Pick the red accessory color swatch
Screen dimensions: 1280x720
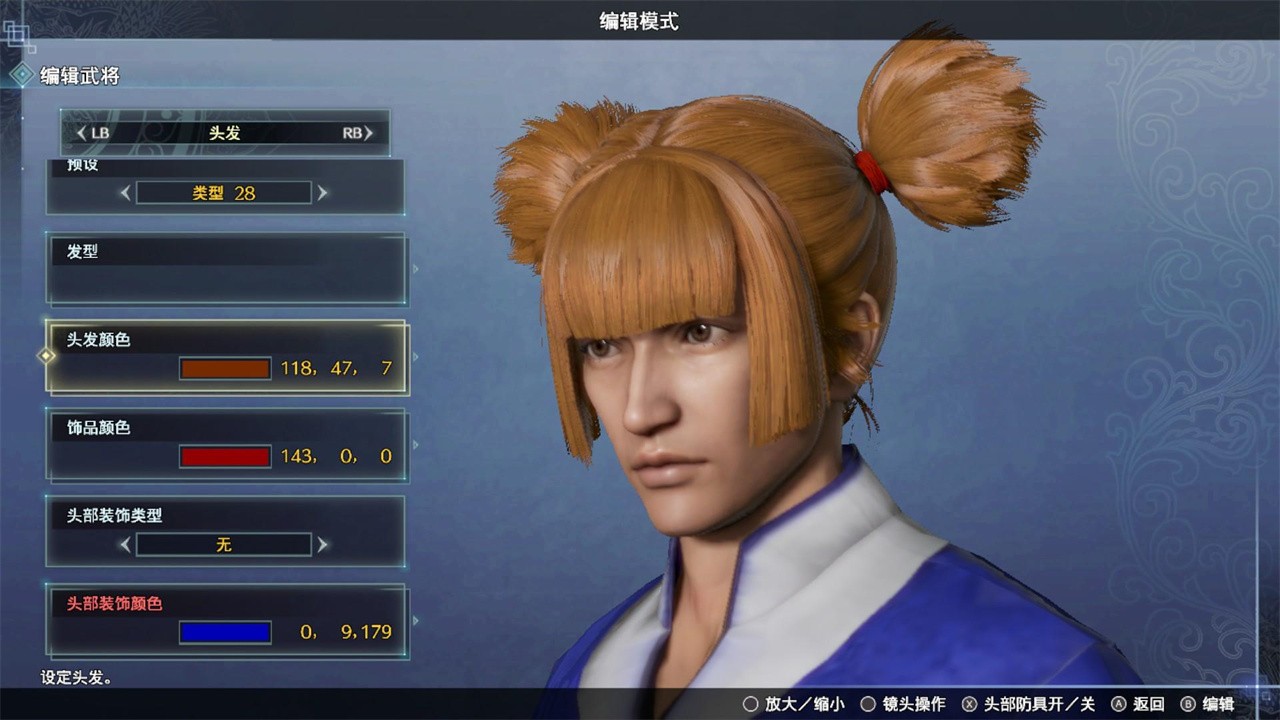pos(225,457)
